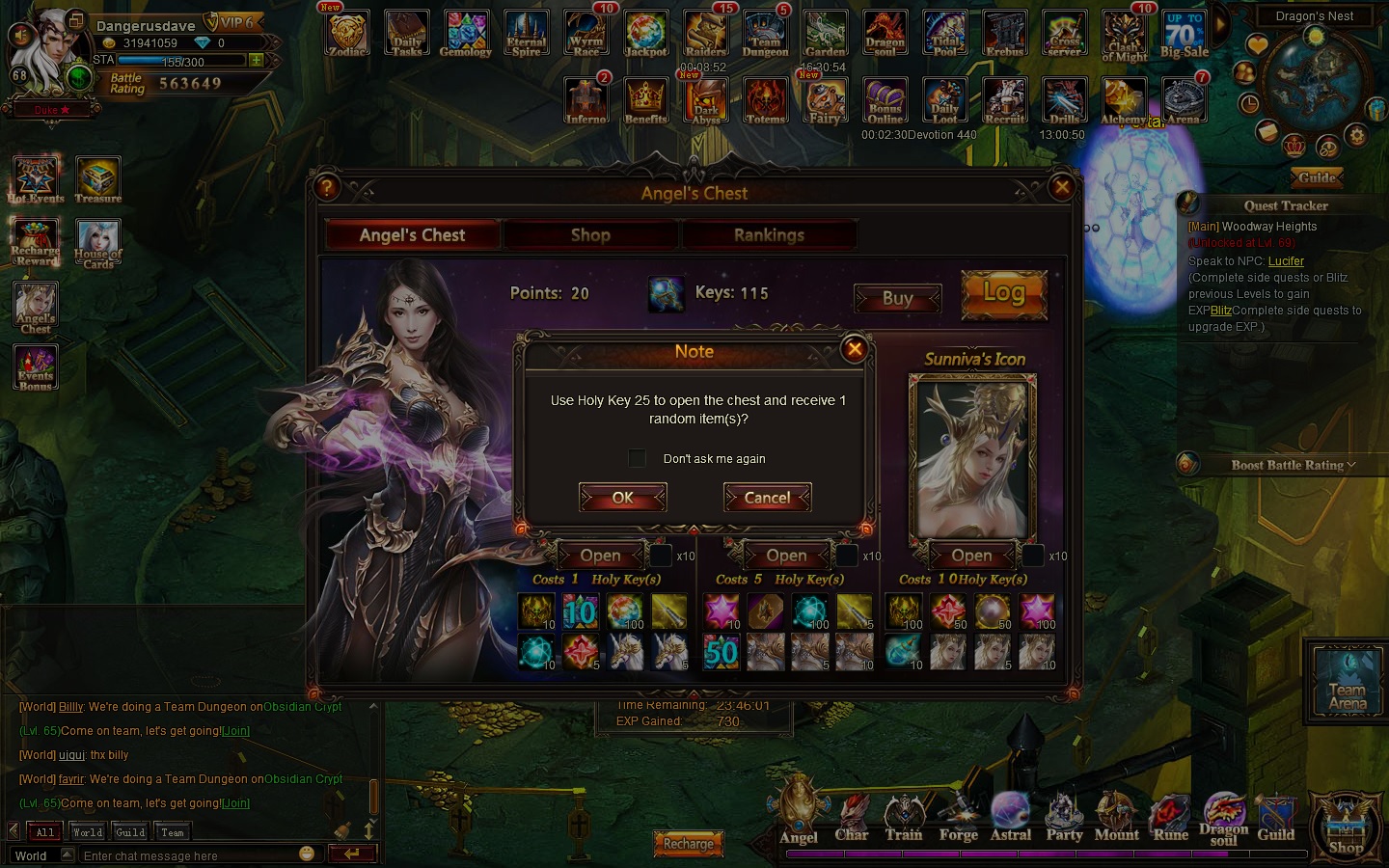Open the help question mark
The height and width of the screenshot is (868, 1389).
pyautogui.click(x=327, y=187)
